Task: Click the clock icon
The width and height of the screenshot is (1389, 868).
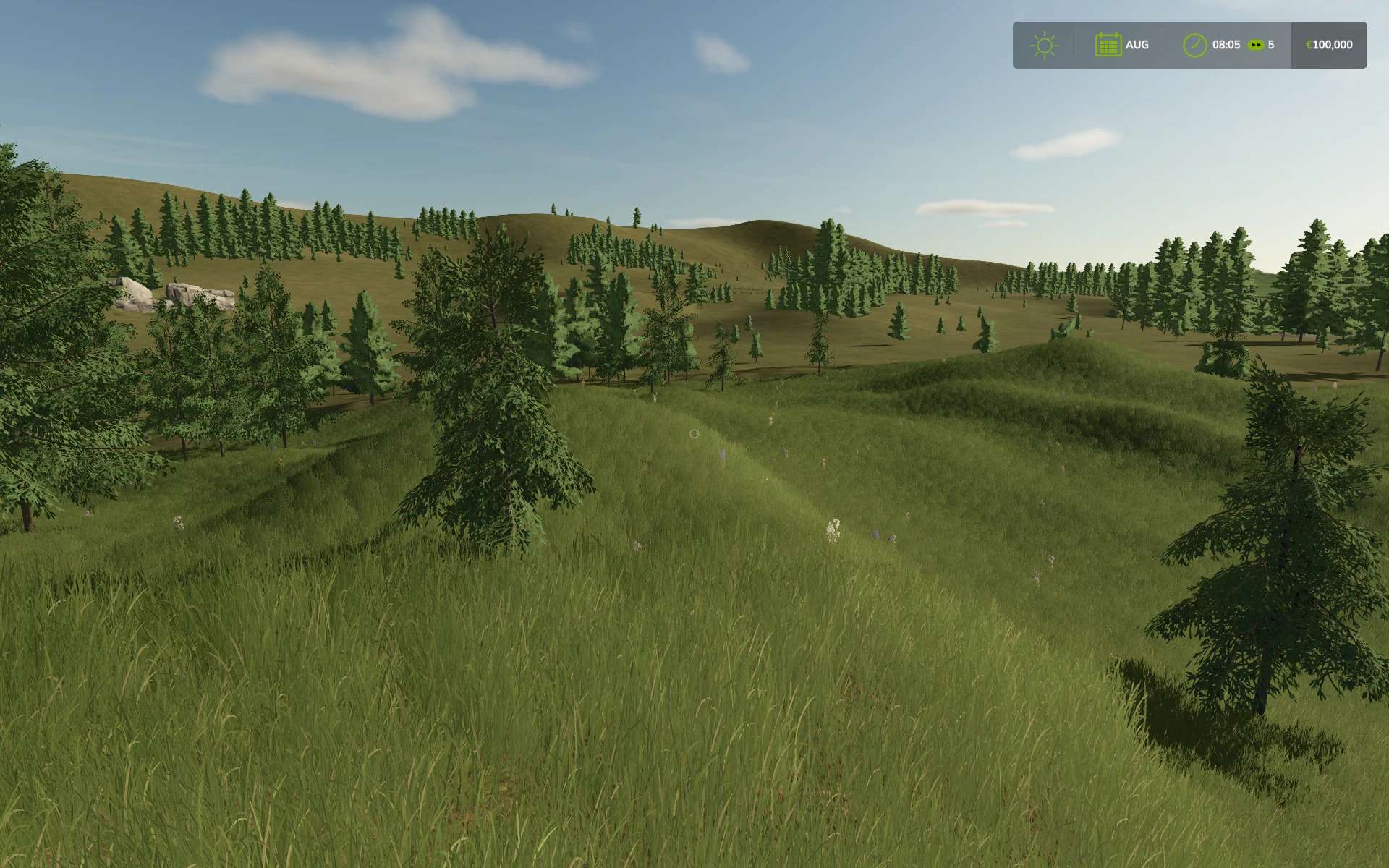Action: 1194,45
